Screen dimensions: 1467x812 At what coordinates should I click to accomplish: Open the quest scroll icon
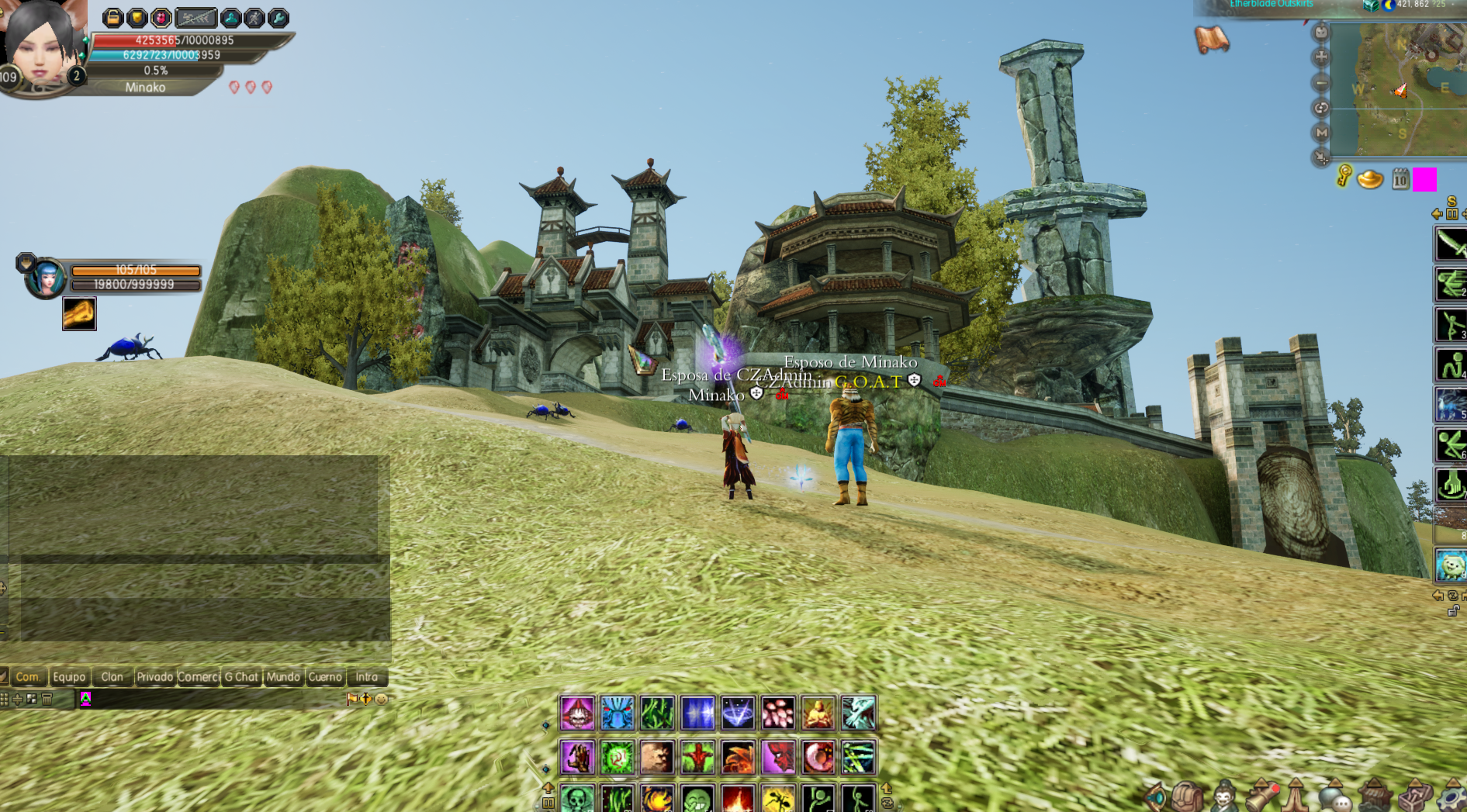pyautogui.click(x=1212, y=39)
